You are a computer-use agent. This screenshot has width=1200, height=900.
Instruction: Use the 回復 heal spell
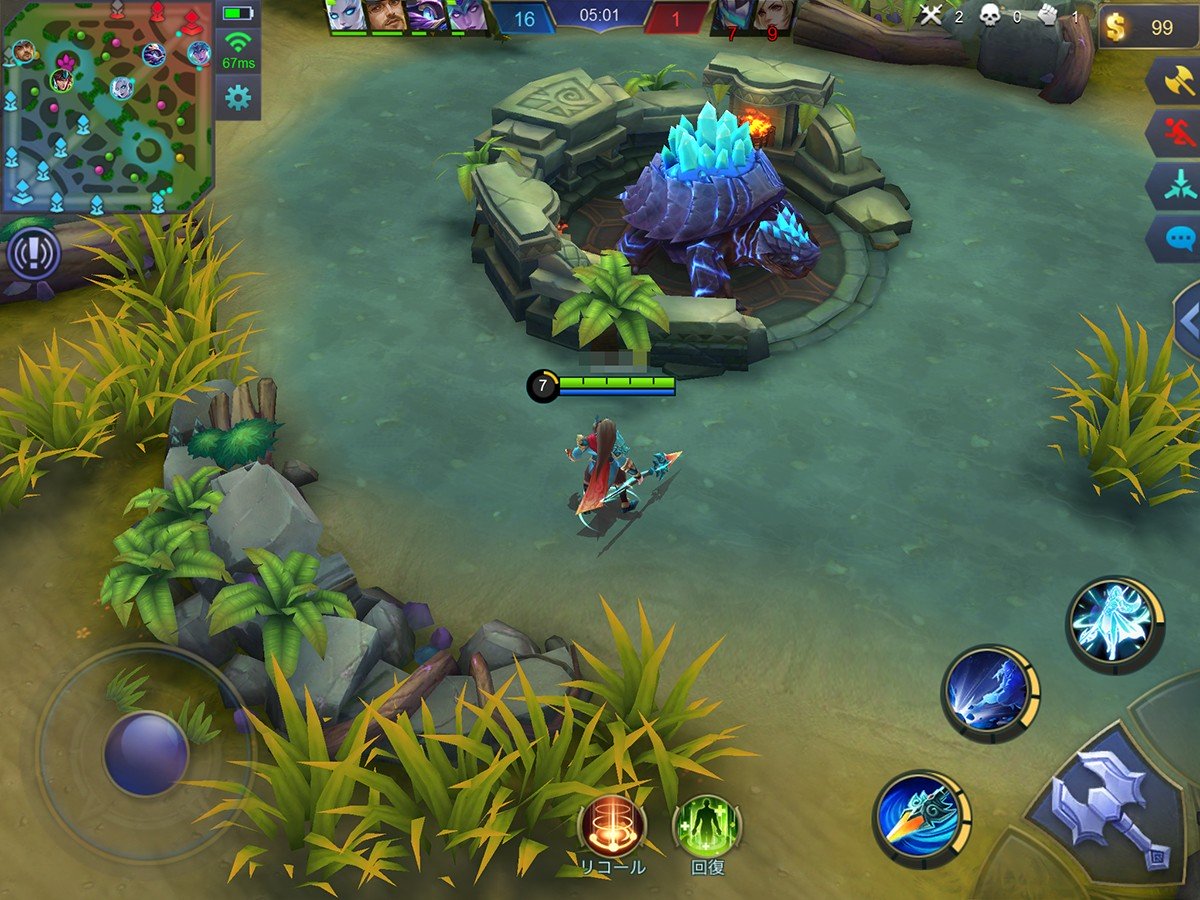[x=707, y=826]
